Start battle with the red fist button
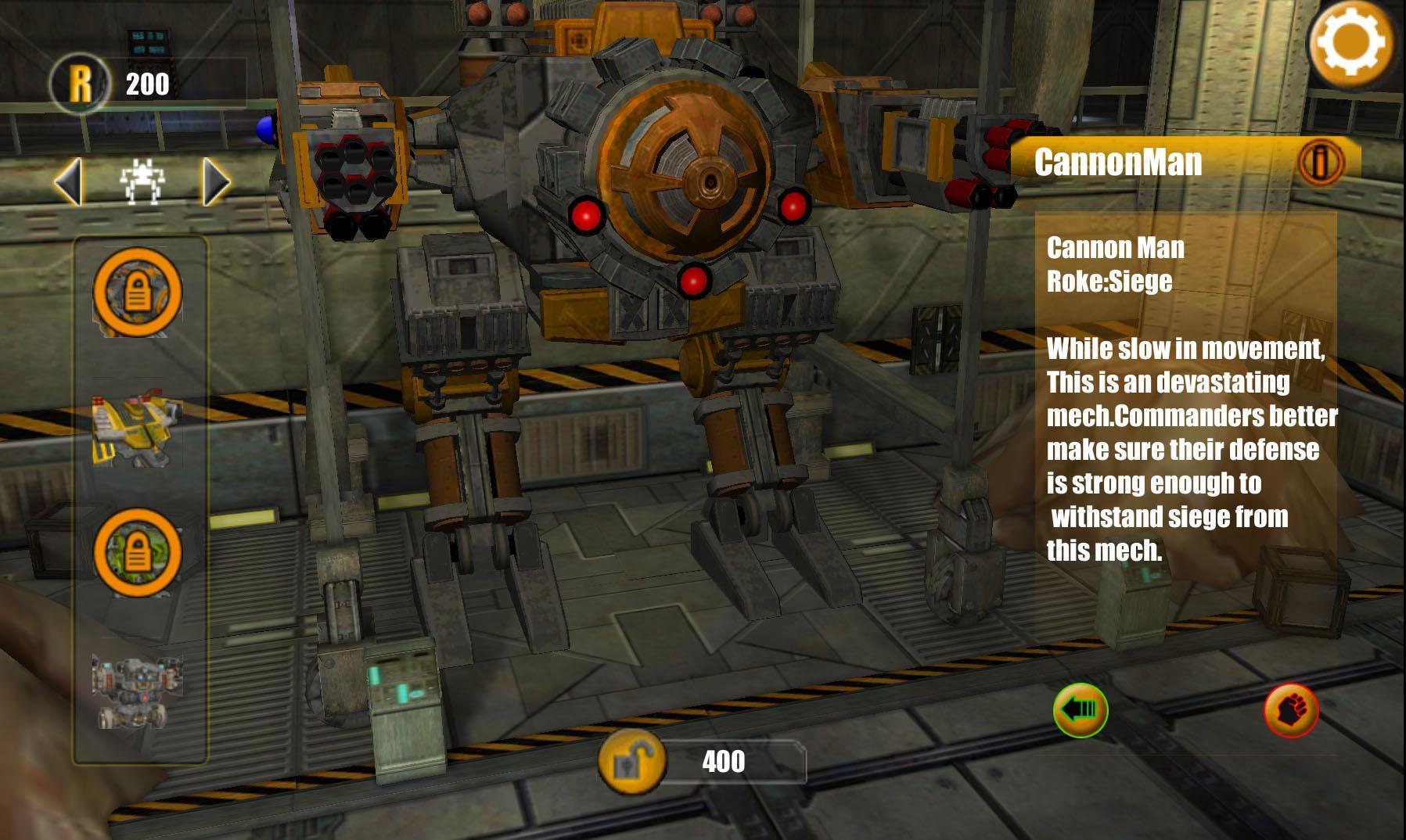Image resolution: width=1406 pixels, height=840 pixels. 1291,711
